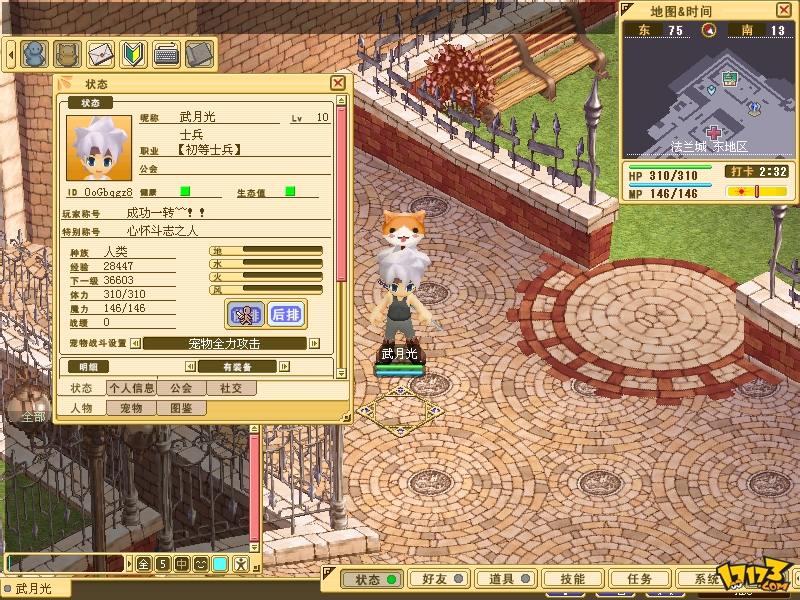The image size is (800, 600).
Task: Close the 状态 status window
Action: pos(338,84)
